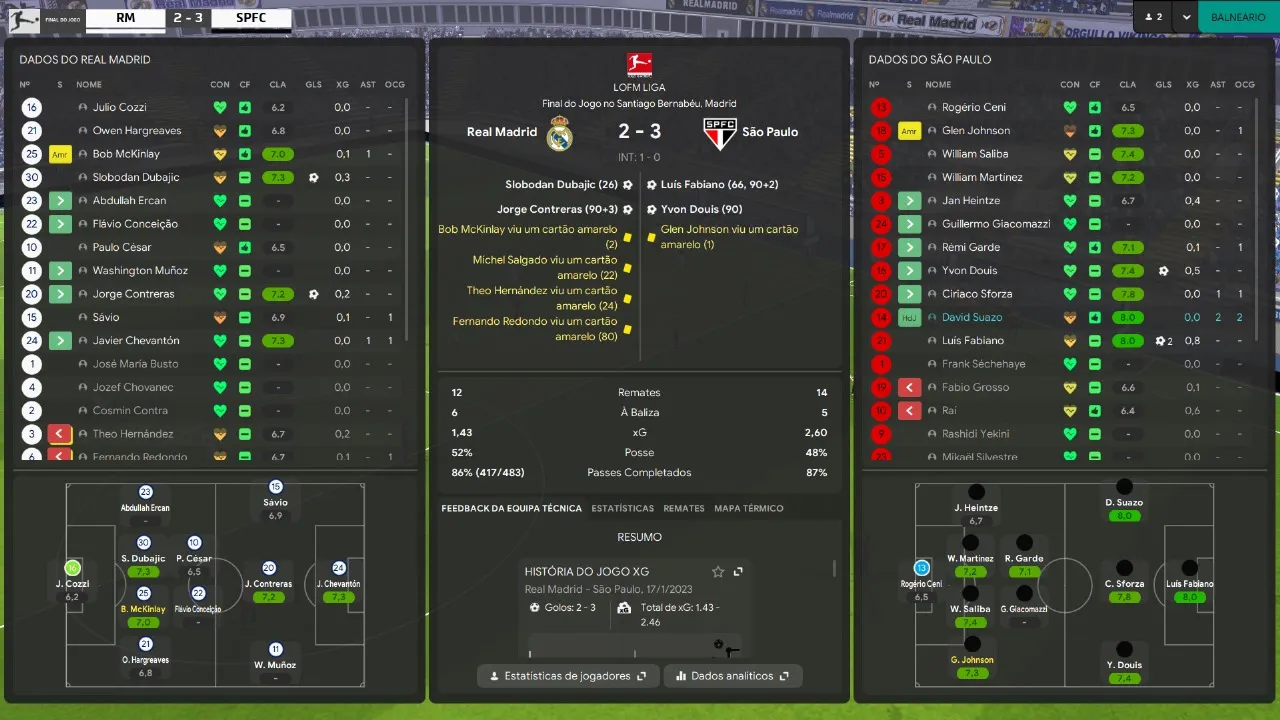Image resolution: width=1280 pixels, height=720 pixels.
Task: Open Luis Fabiano player row
Action: pyautogui.click(x=973, y=340)
